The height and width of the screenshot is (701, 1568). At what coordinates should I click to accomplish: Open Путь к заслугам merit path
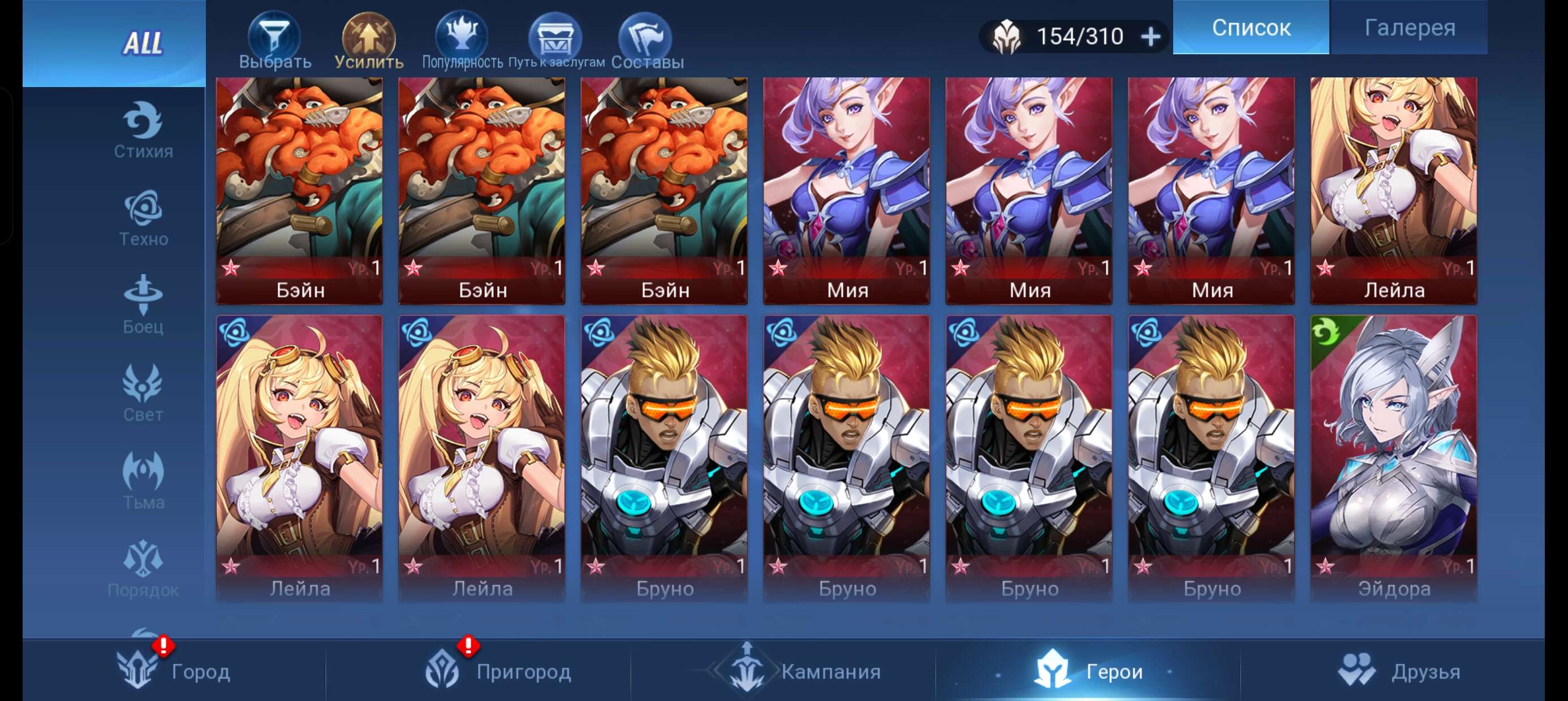tap(555, 38)
